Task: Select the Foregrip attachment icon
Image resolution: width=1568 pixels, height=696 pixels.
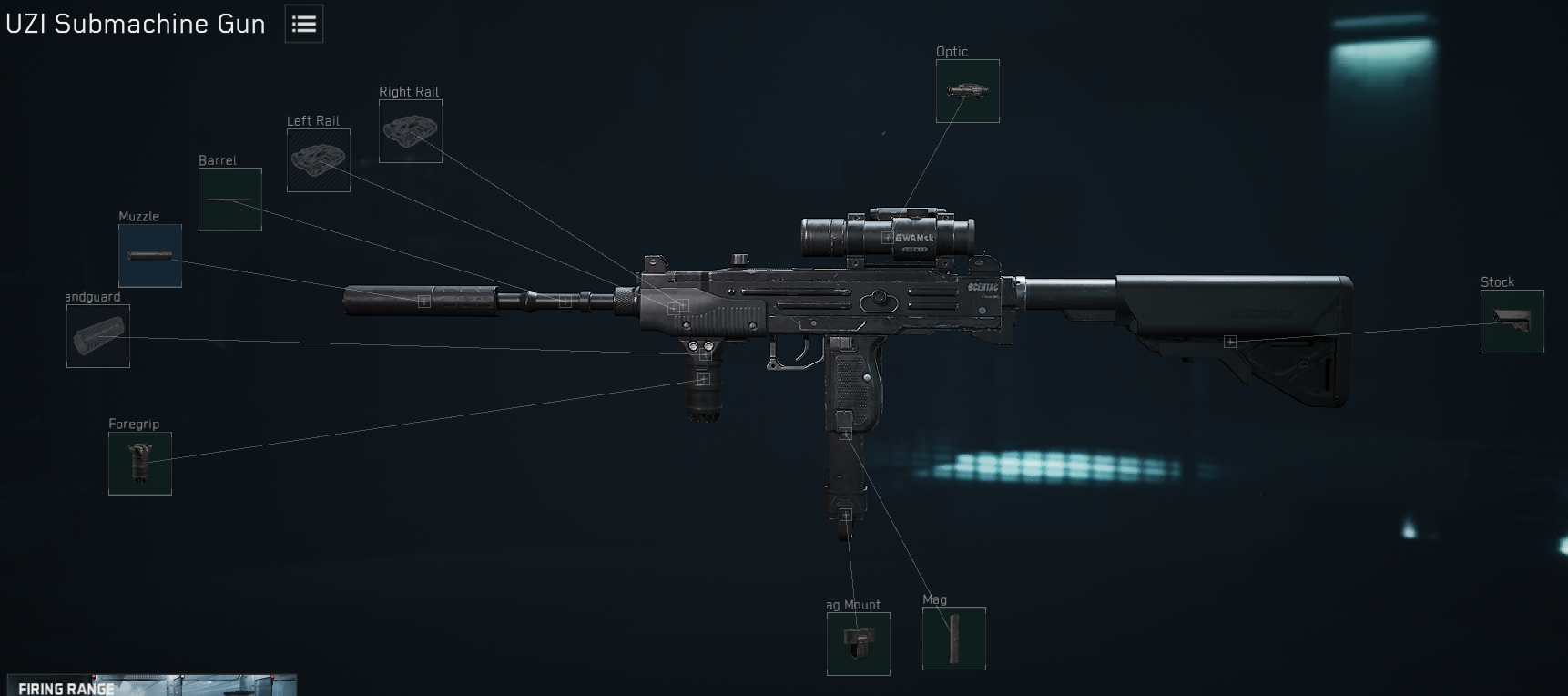Action: (139, 464)
